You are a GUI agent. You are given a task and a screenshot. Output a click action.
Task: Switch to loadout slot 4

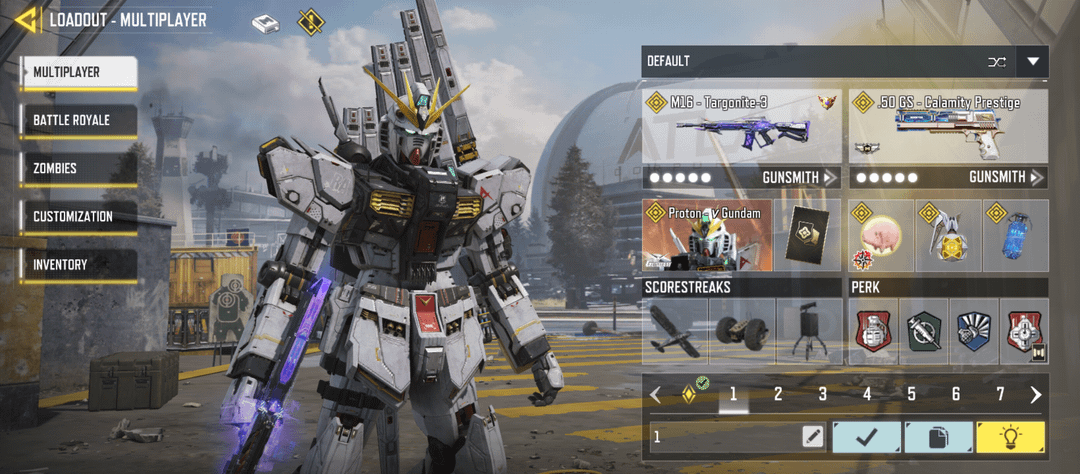867,395
